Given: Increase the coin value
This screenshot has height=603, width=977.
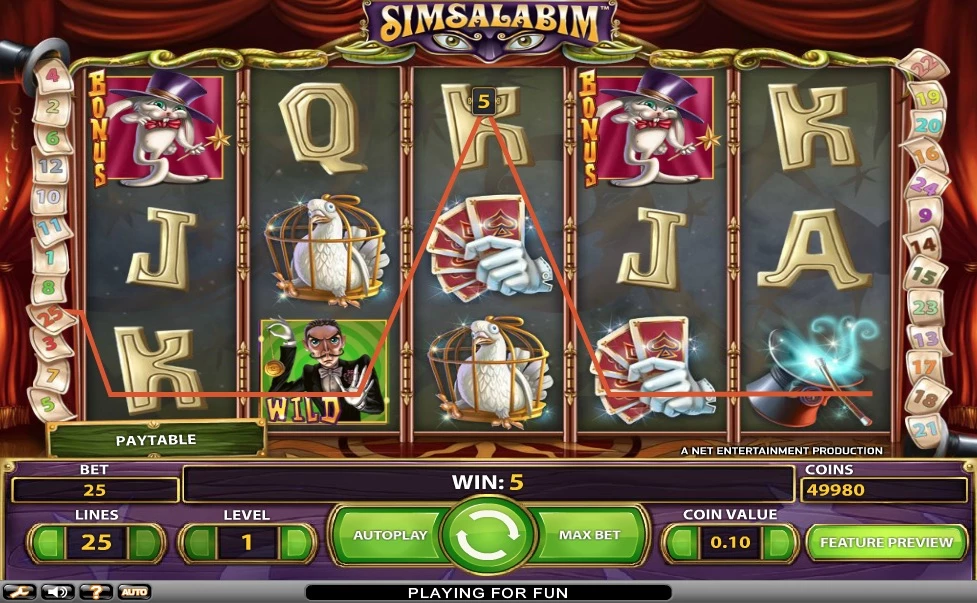Looking at the screenshot, I should click(x=781, y=543).
